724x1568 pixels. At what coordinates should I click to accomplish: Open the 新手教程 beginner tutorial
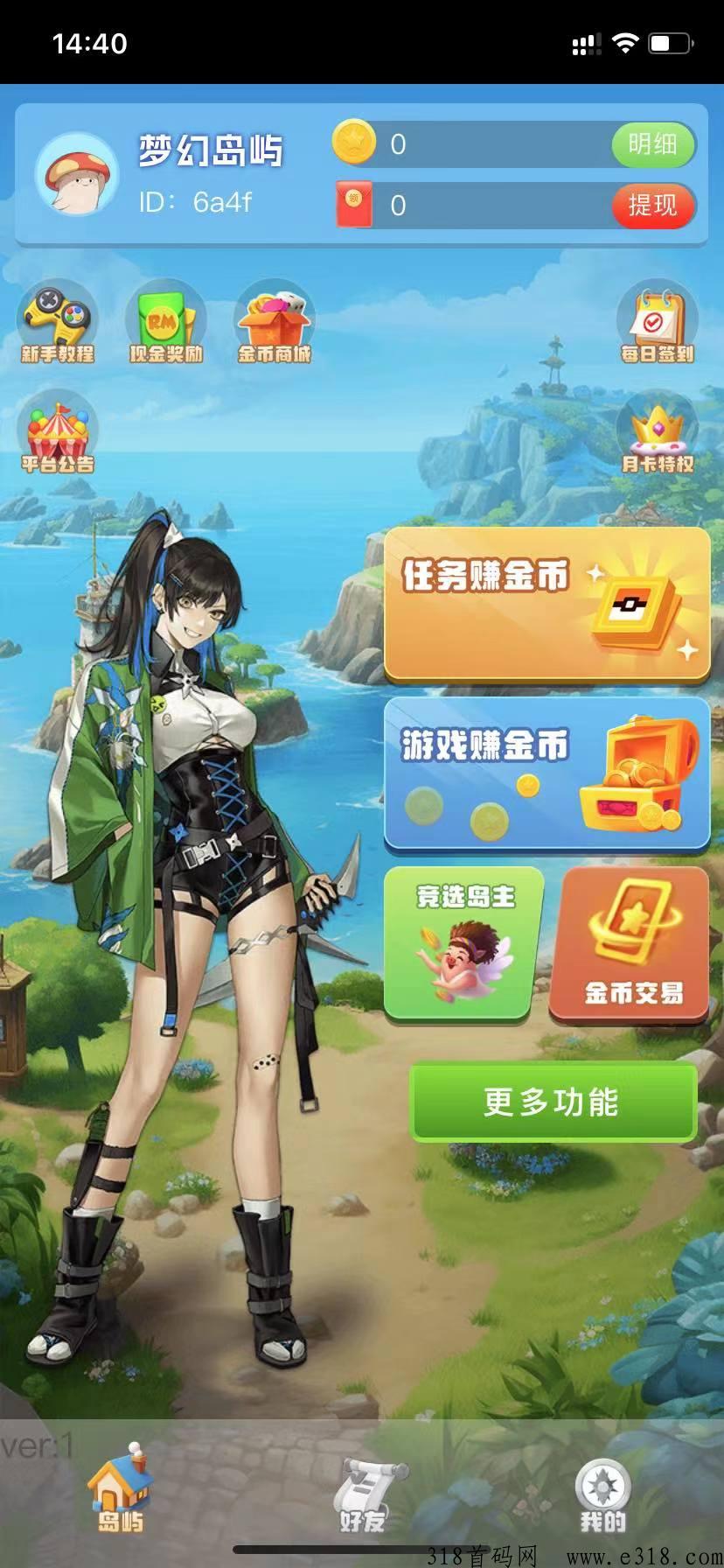click(58, 325)
